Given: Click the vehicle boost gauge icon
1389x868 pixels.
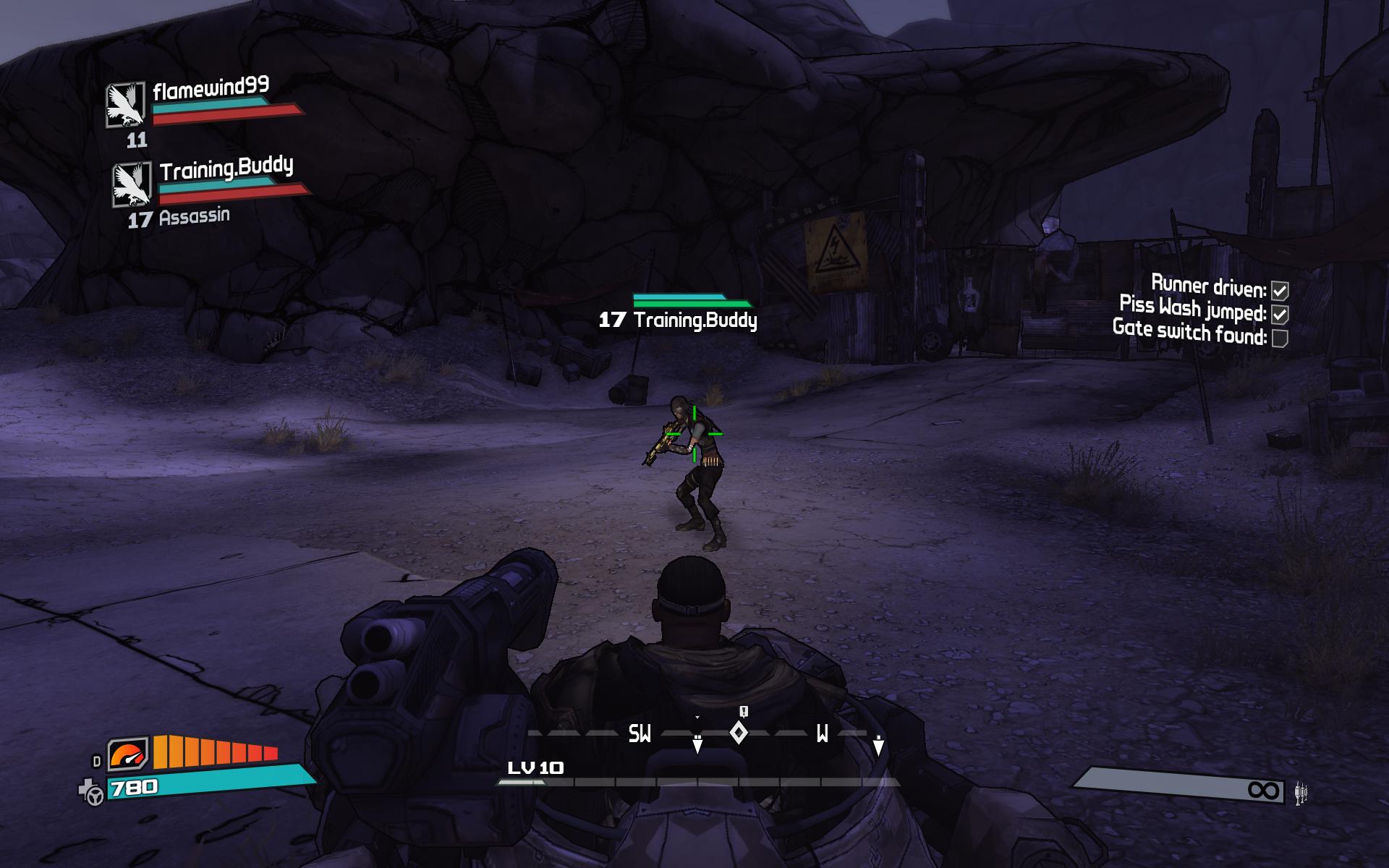Looking at the screenshot, I should pos(128,756).
